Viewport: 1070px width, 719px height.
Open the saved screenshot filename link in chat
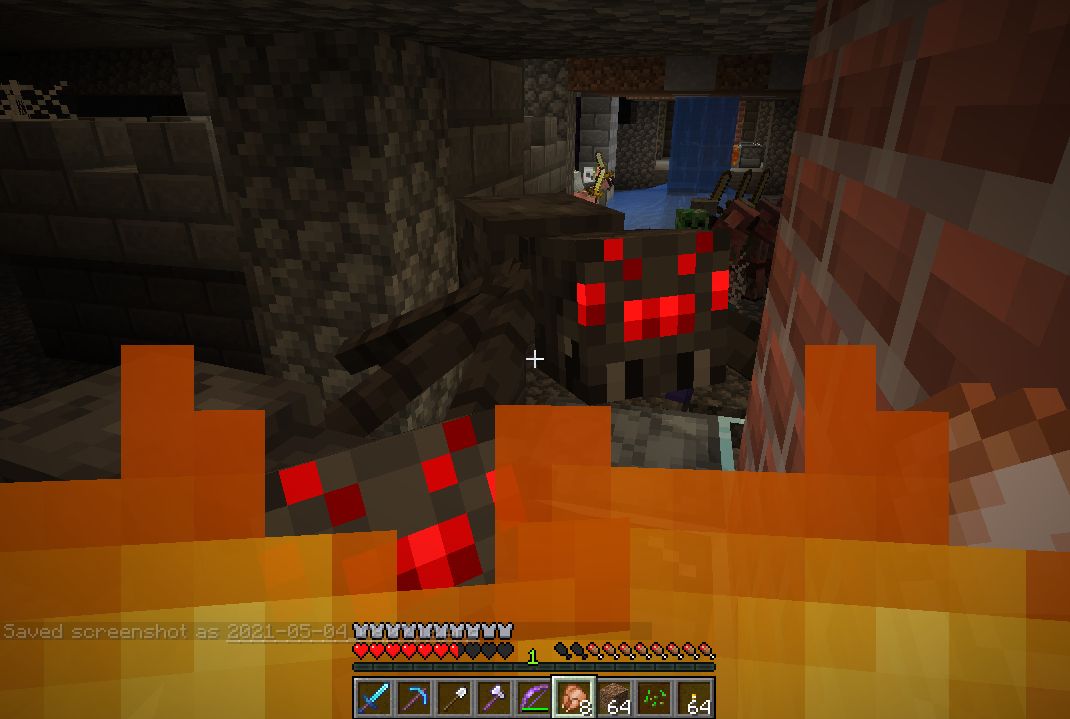tap(287, 632)
